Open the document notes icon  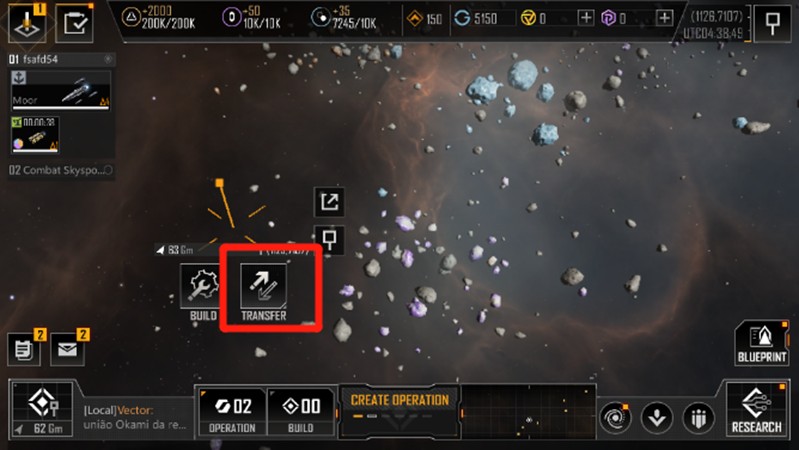tap(24, 349)
